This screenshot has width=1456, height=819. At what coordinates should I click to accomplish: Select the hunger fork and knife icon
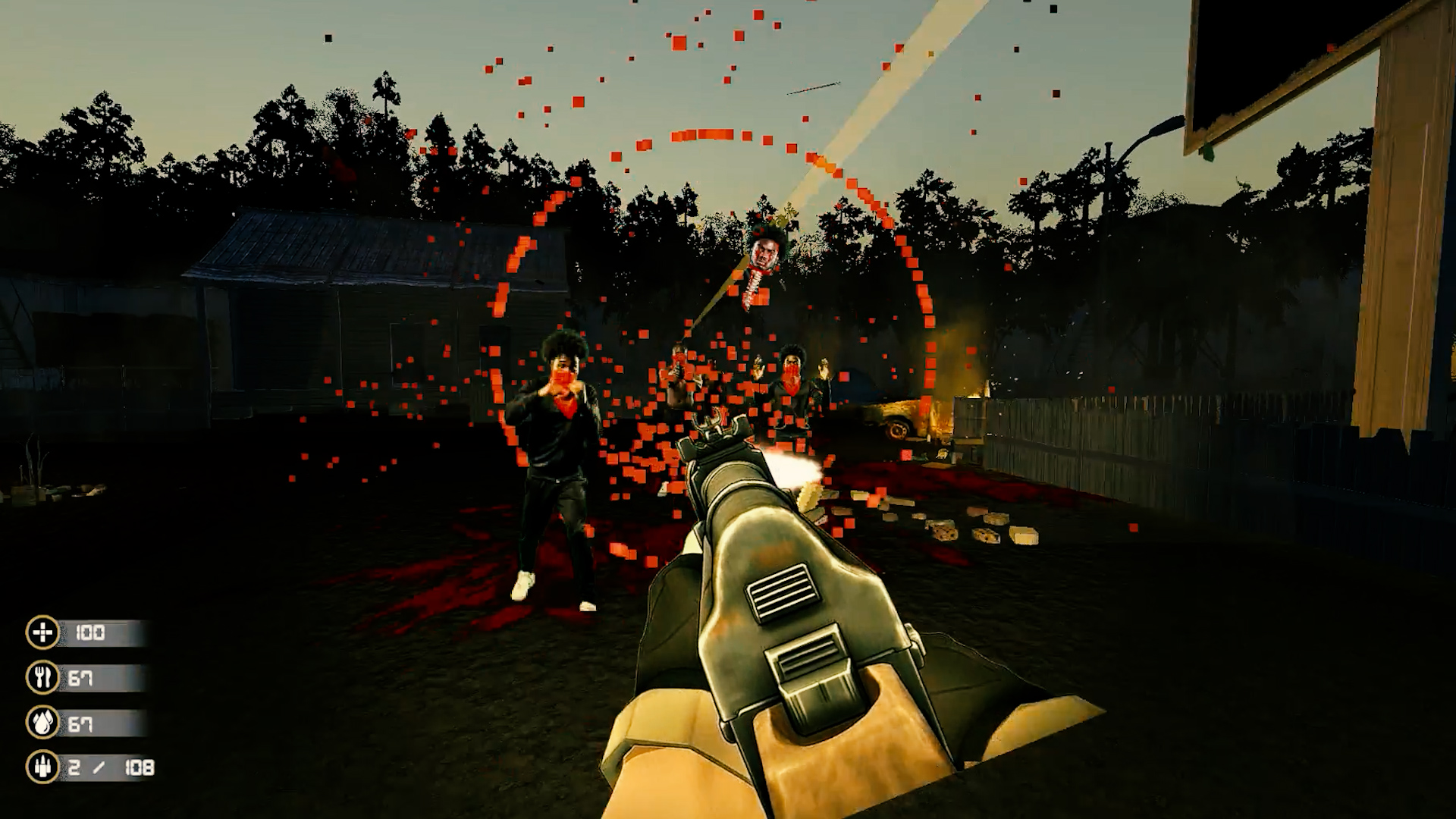click(x=43, y=677)
